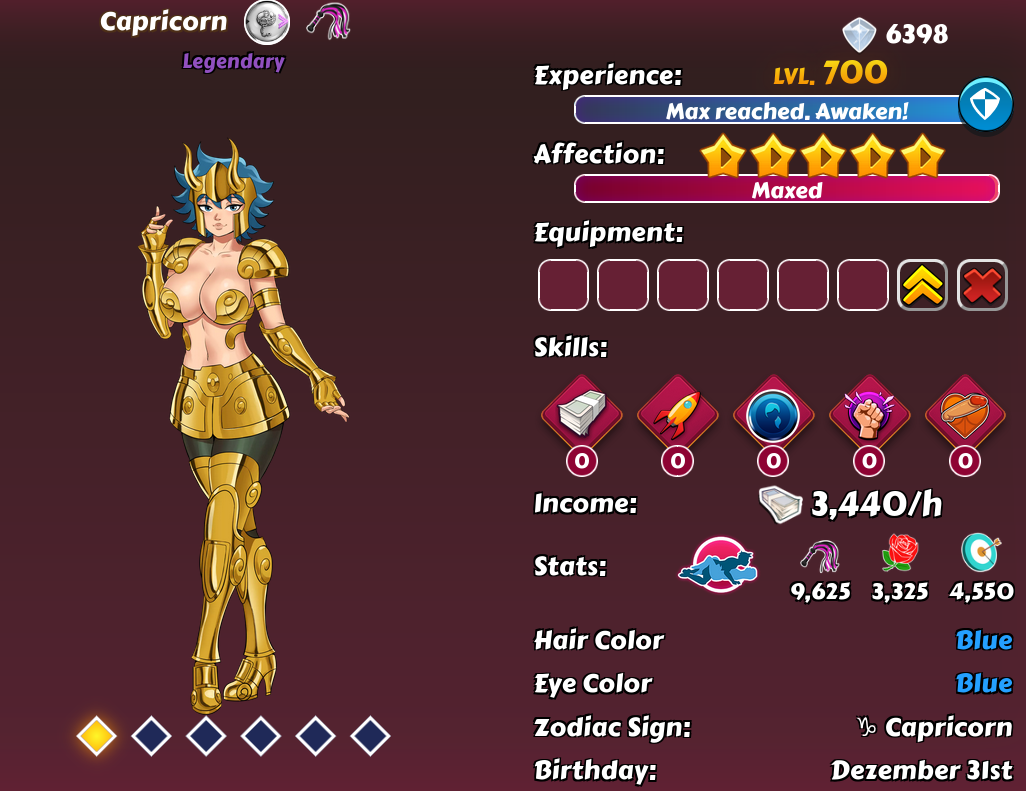Click the silver element medallion beside Capricorn's name
Viewport: 1026px width, 791px height.
267,21
